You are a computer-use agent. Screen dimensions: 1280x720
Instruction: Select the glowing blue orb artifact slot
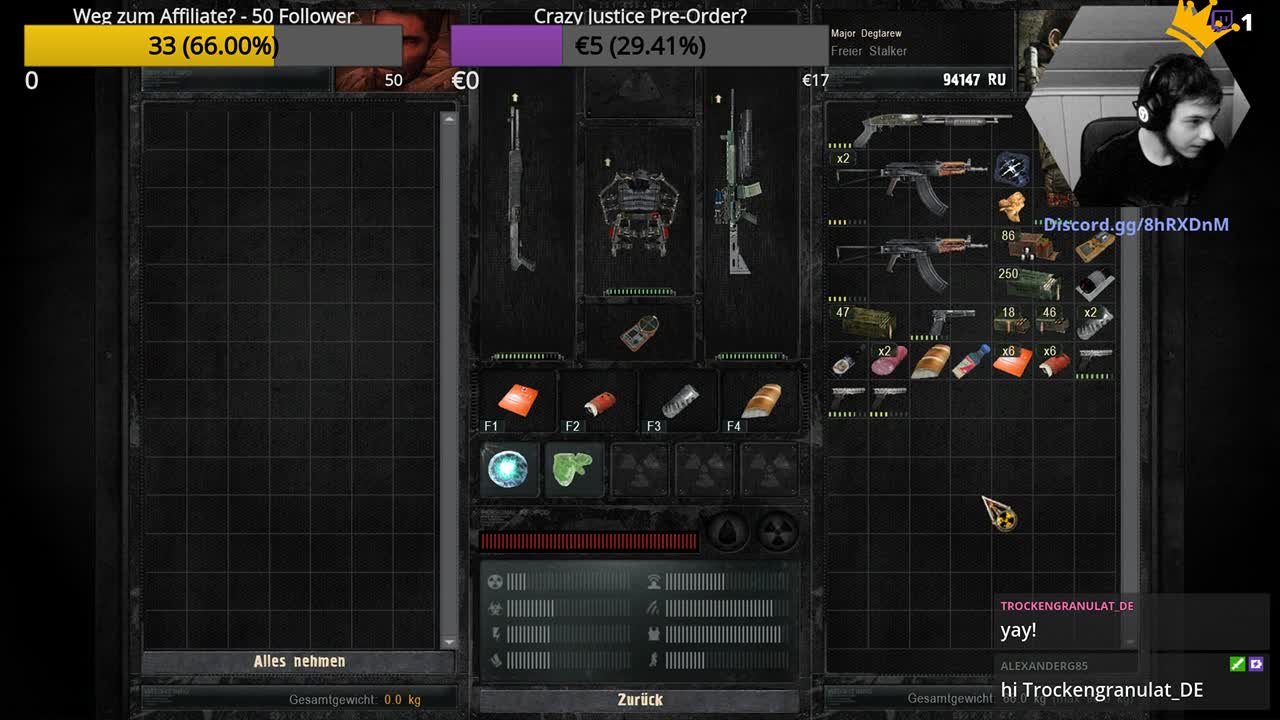click(508, 468)
